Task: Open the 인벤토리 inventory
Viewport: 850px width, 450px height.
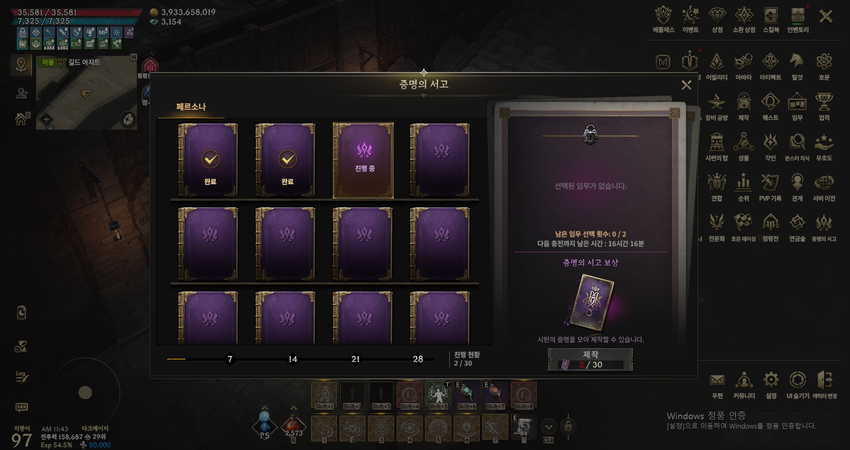Action: tap(797, 17)
